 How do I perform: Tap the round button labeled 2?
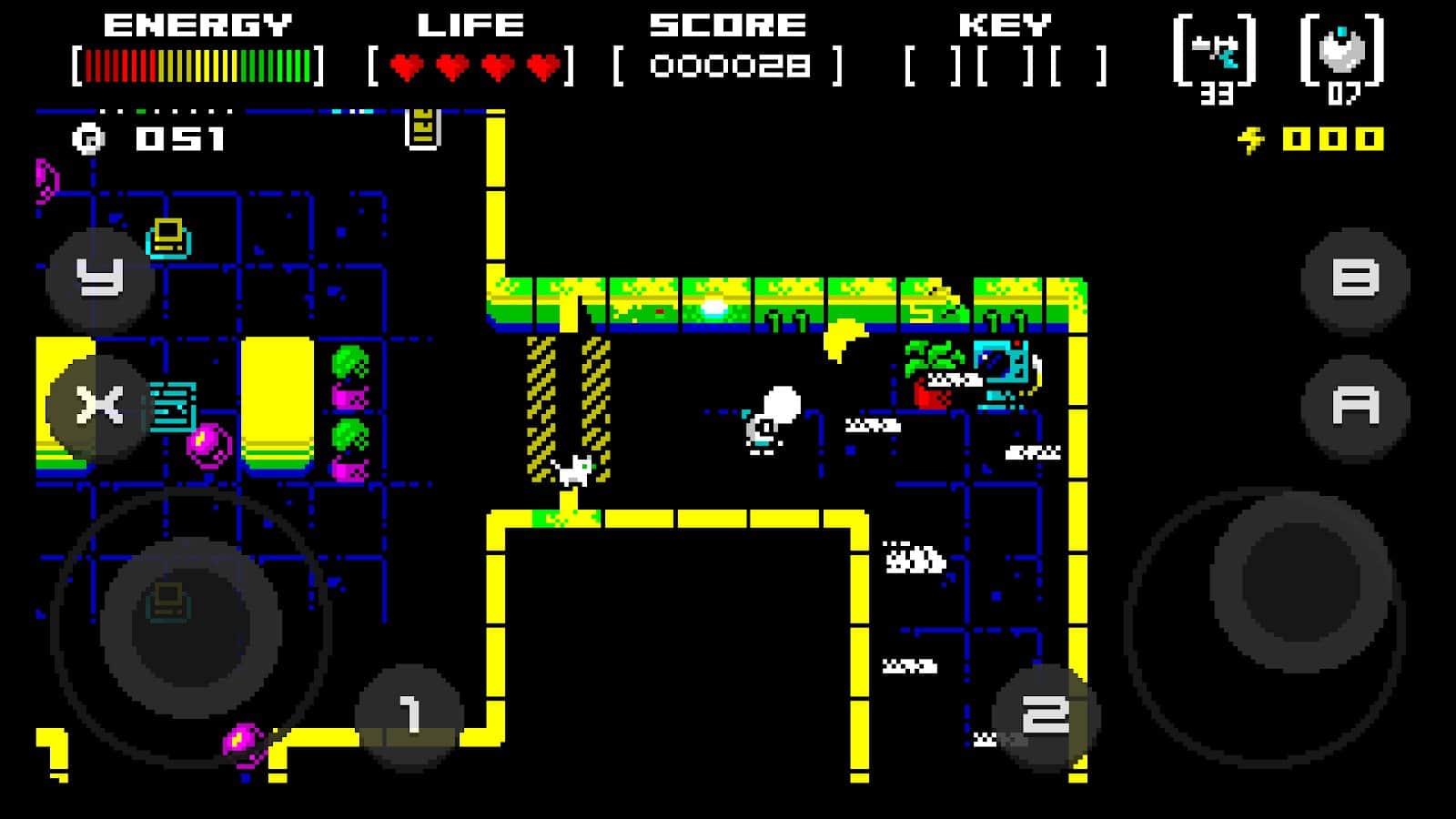pos(1045,715)
